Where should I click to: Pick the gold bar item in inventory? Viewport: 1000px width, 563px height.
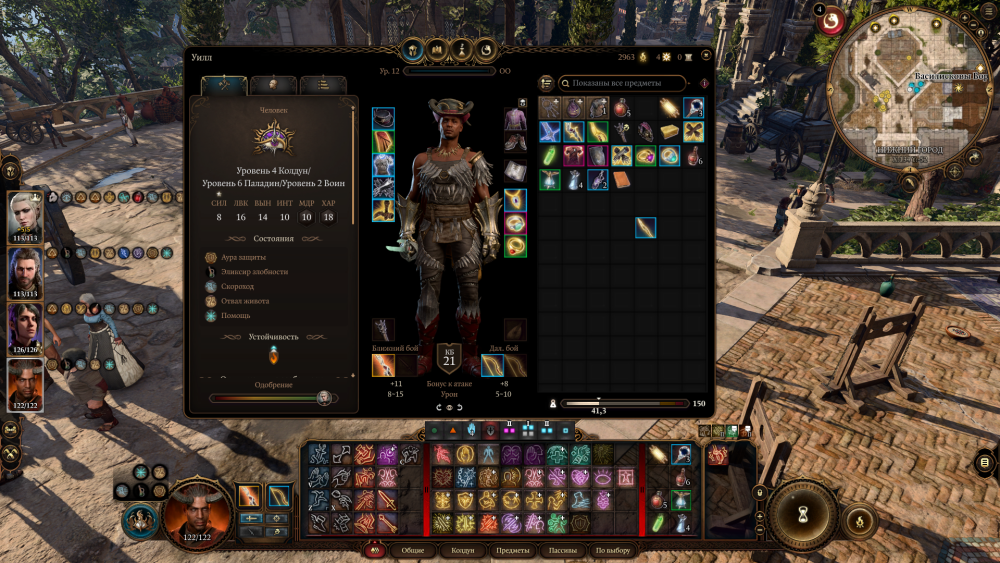[x=670, y=131]
